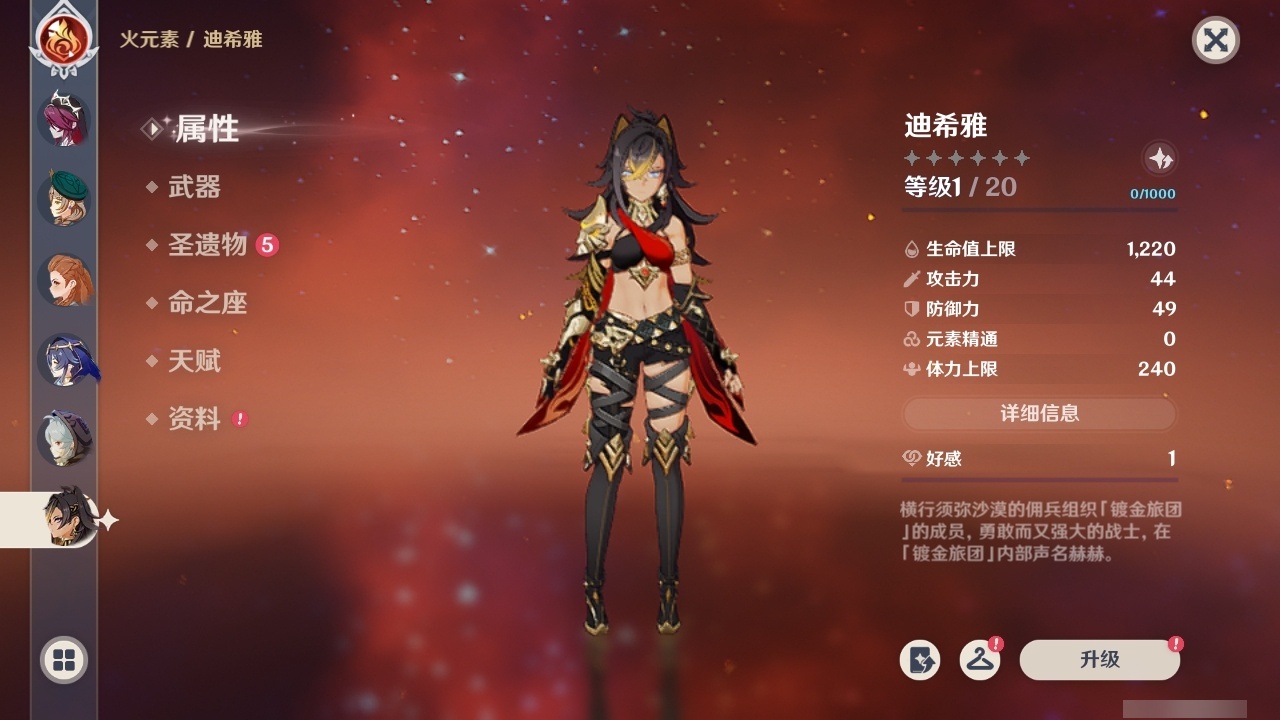Click the star rating under Dehya's name
Screen dimensions: 1280x720
[965, 156]
